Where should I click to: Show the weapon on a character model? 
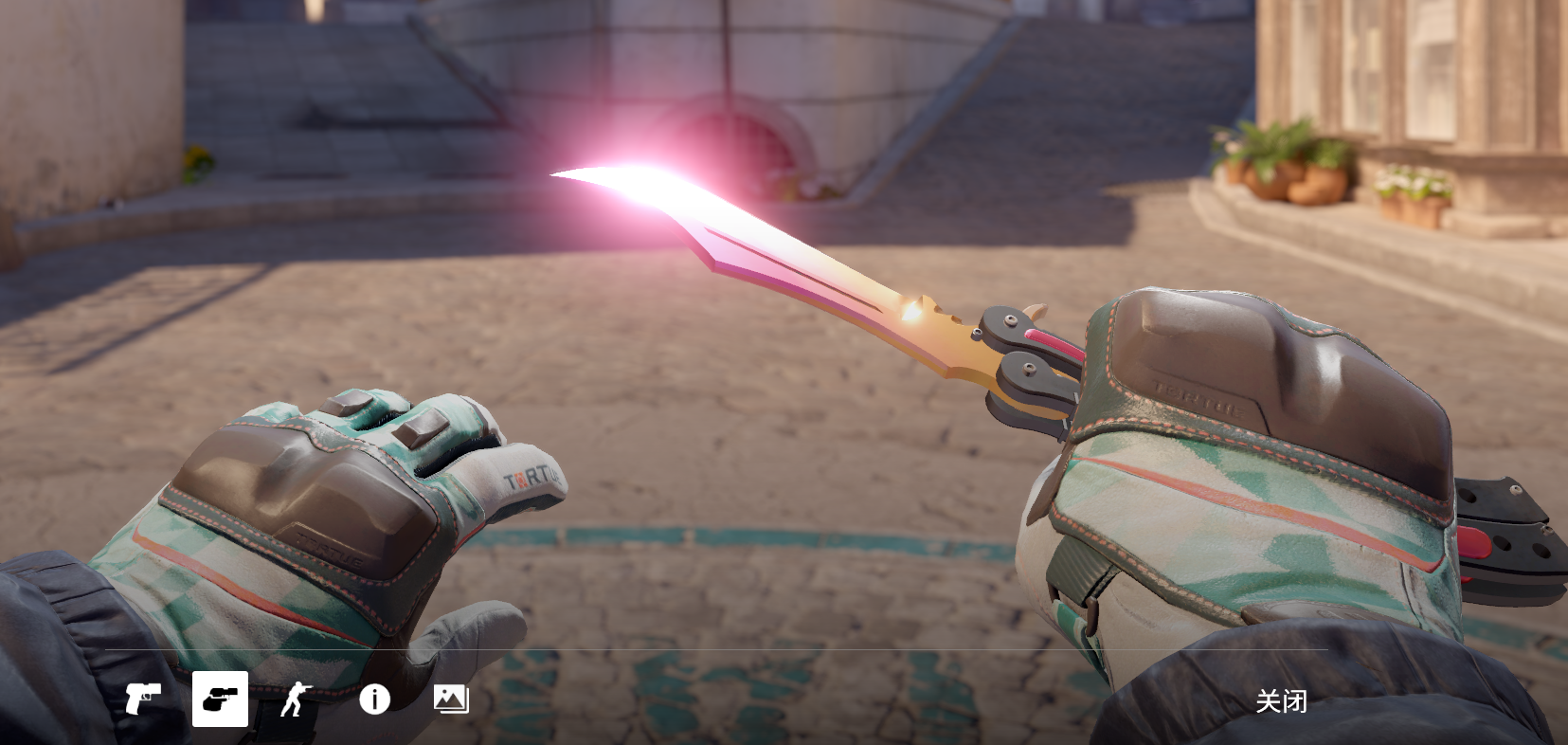coord(297,700)
